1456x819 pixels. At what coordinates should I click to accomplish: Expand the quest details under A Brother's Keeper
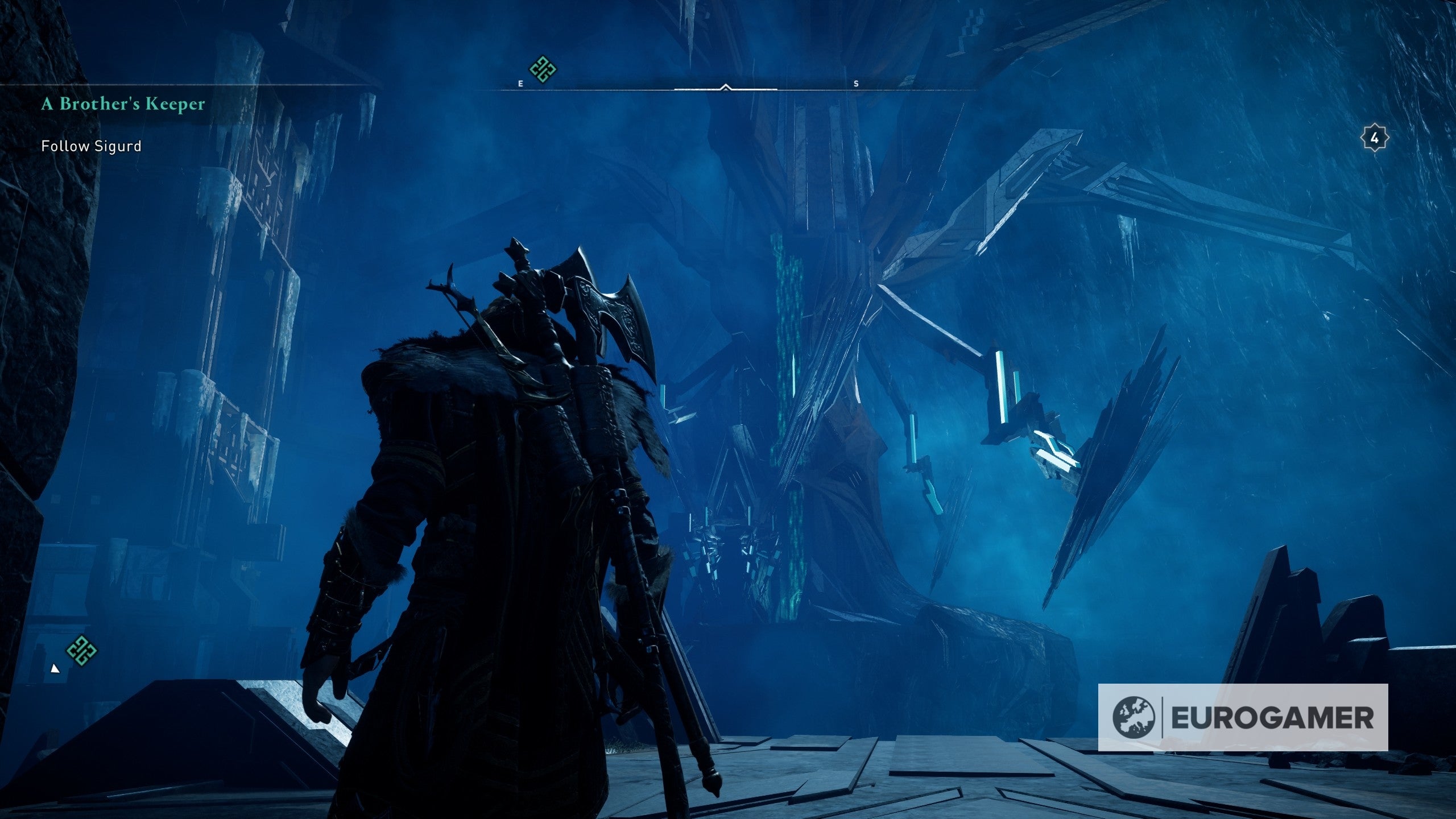point(123,102)
